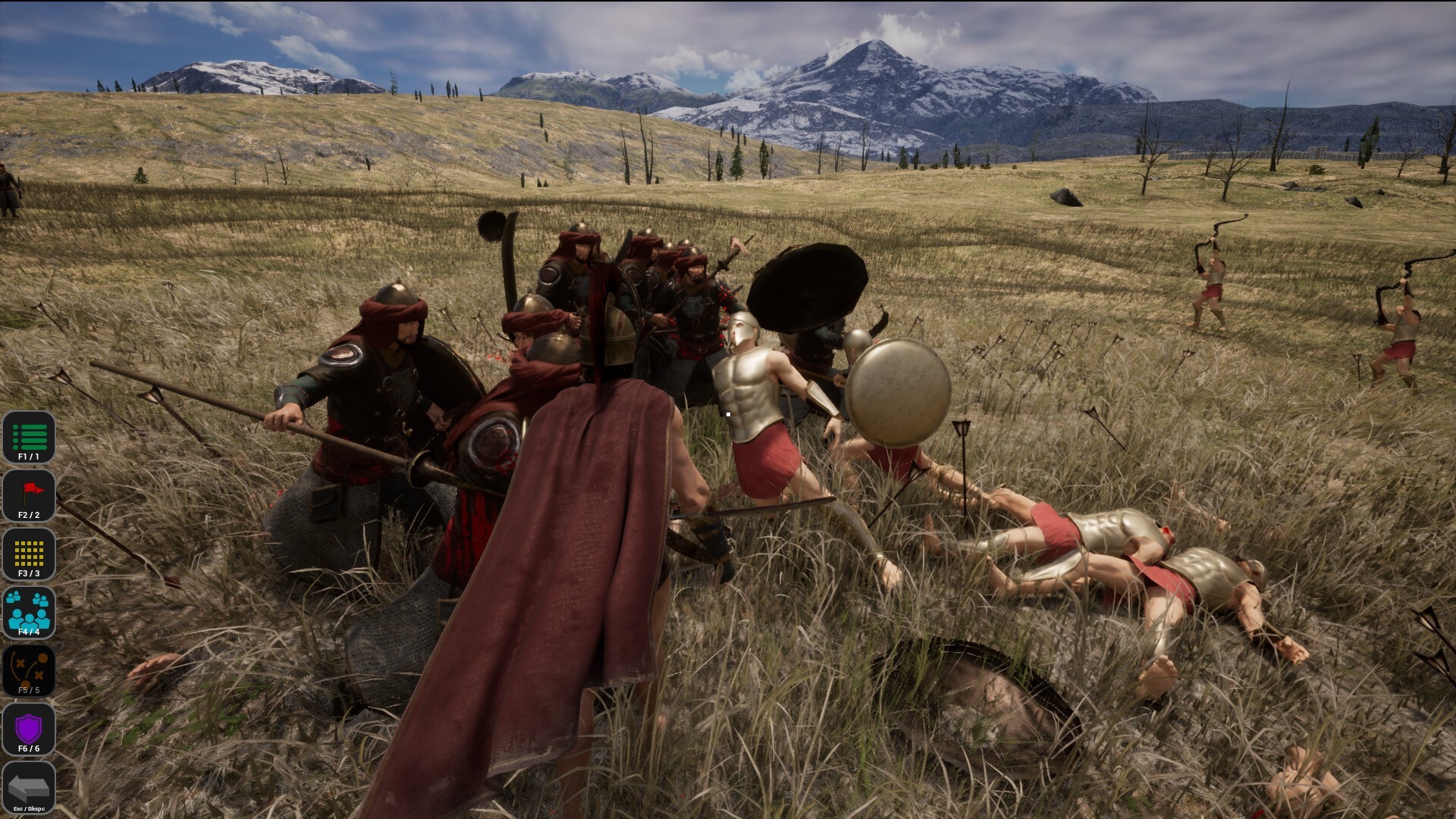Open the green list command menu

pos(29,438)
